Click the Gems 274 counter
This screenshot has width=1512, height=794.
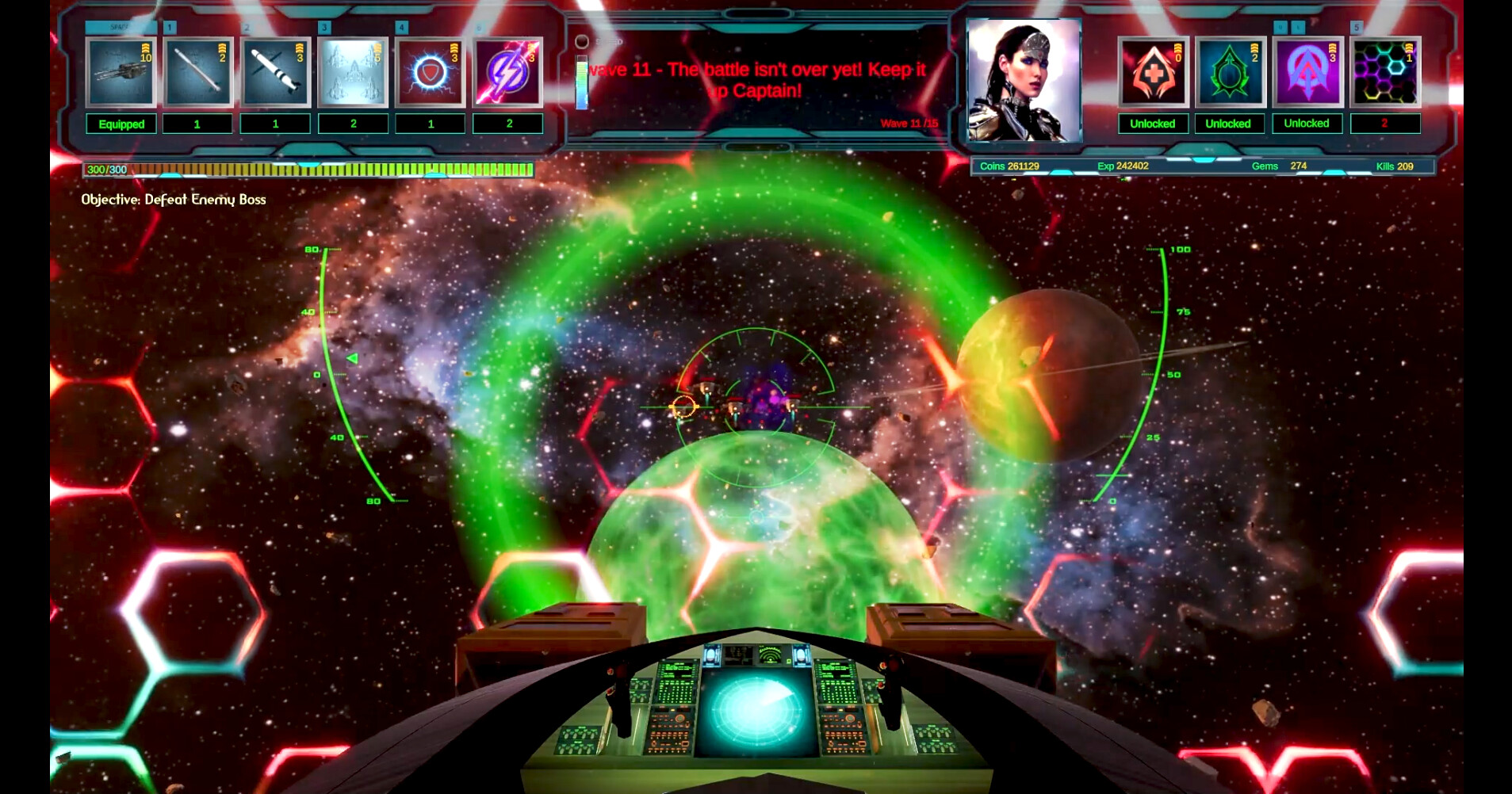(1278, 166)
